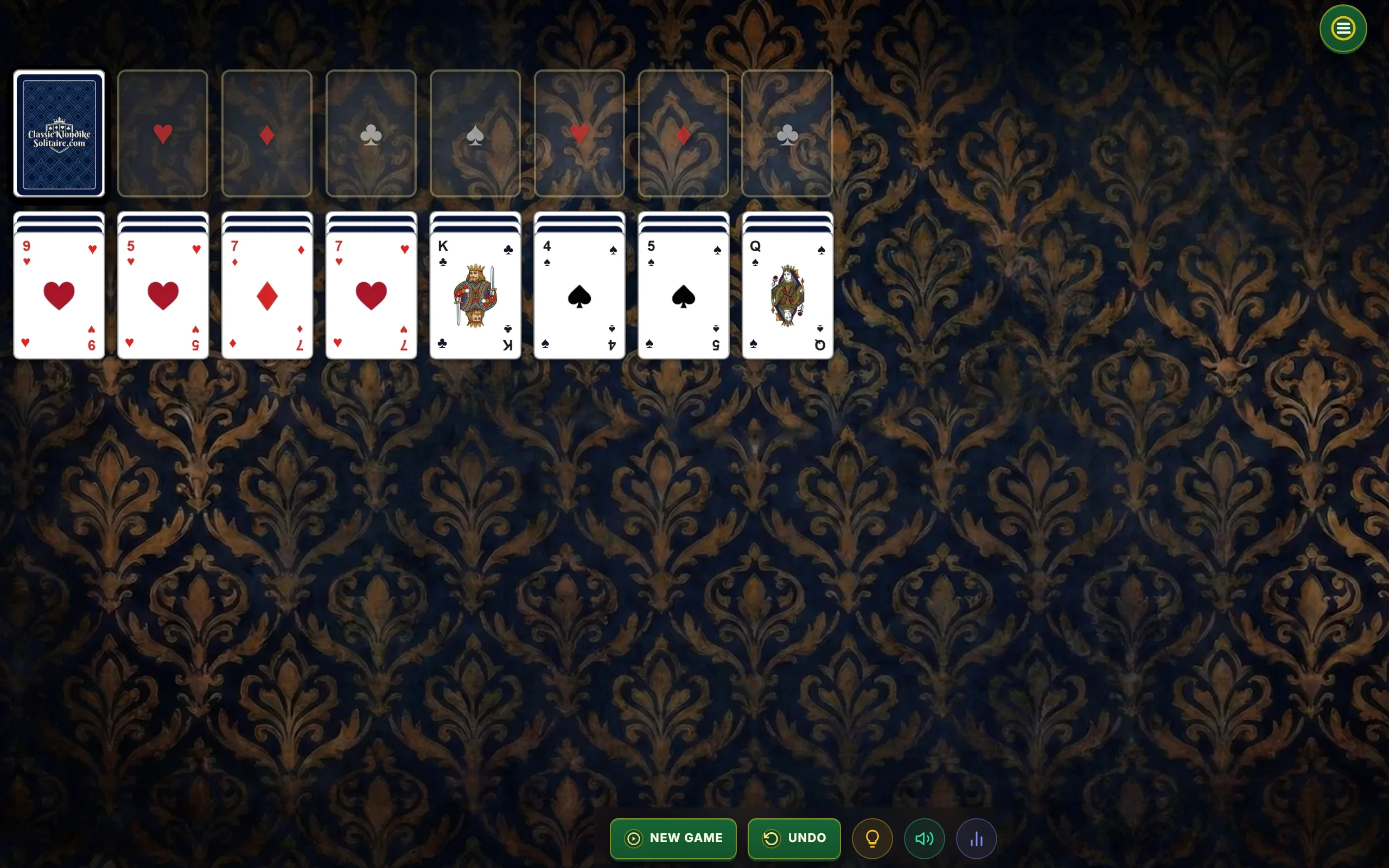Choose the five of spades card
This screenshot has height=868, width=1389.
point(683,296)
